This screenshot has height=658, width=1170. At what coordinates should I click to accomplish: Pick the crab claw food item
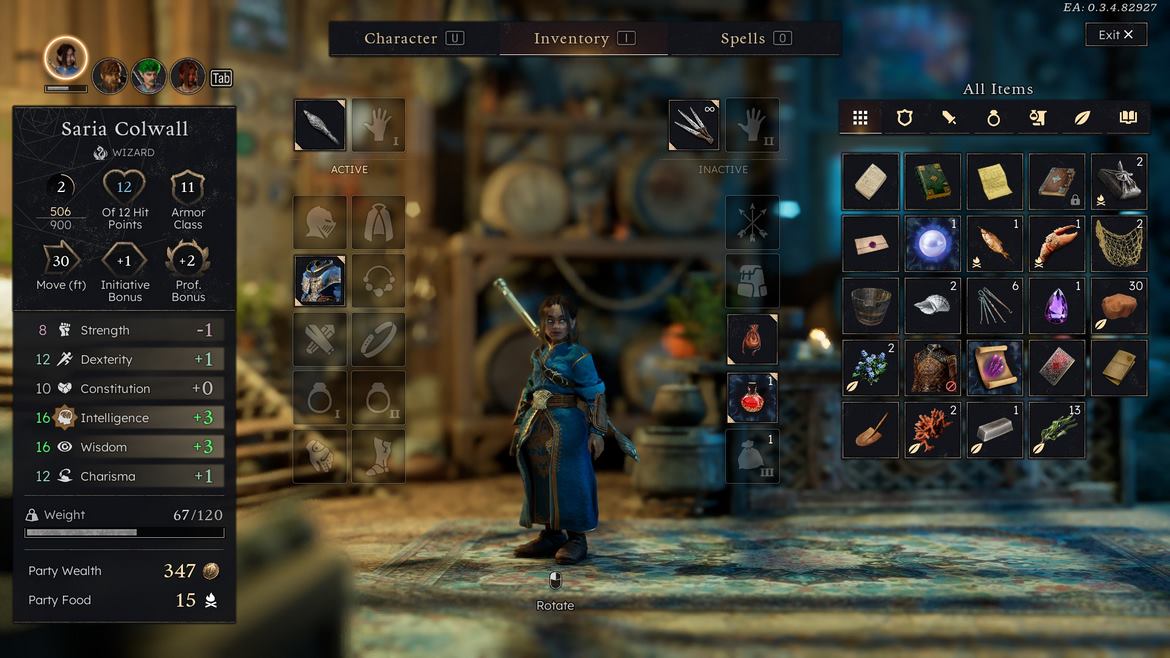point(1057,243)
